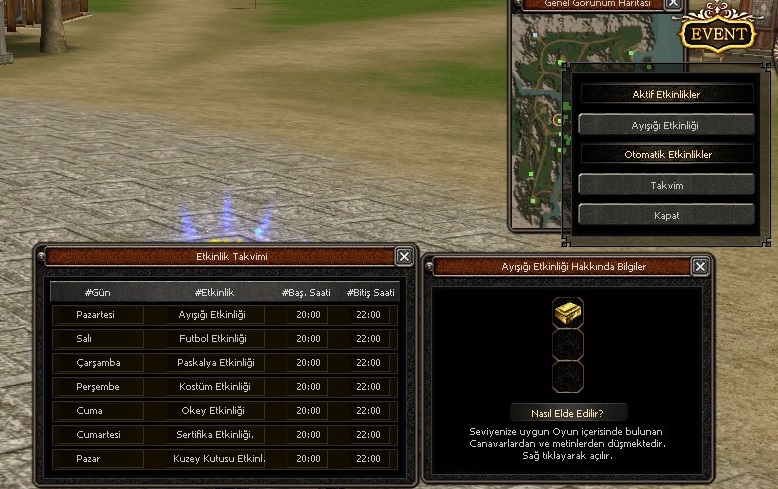
Task: Close the Genel Görünüm Haritası map
Action: [673, 4]
